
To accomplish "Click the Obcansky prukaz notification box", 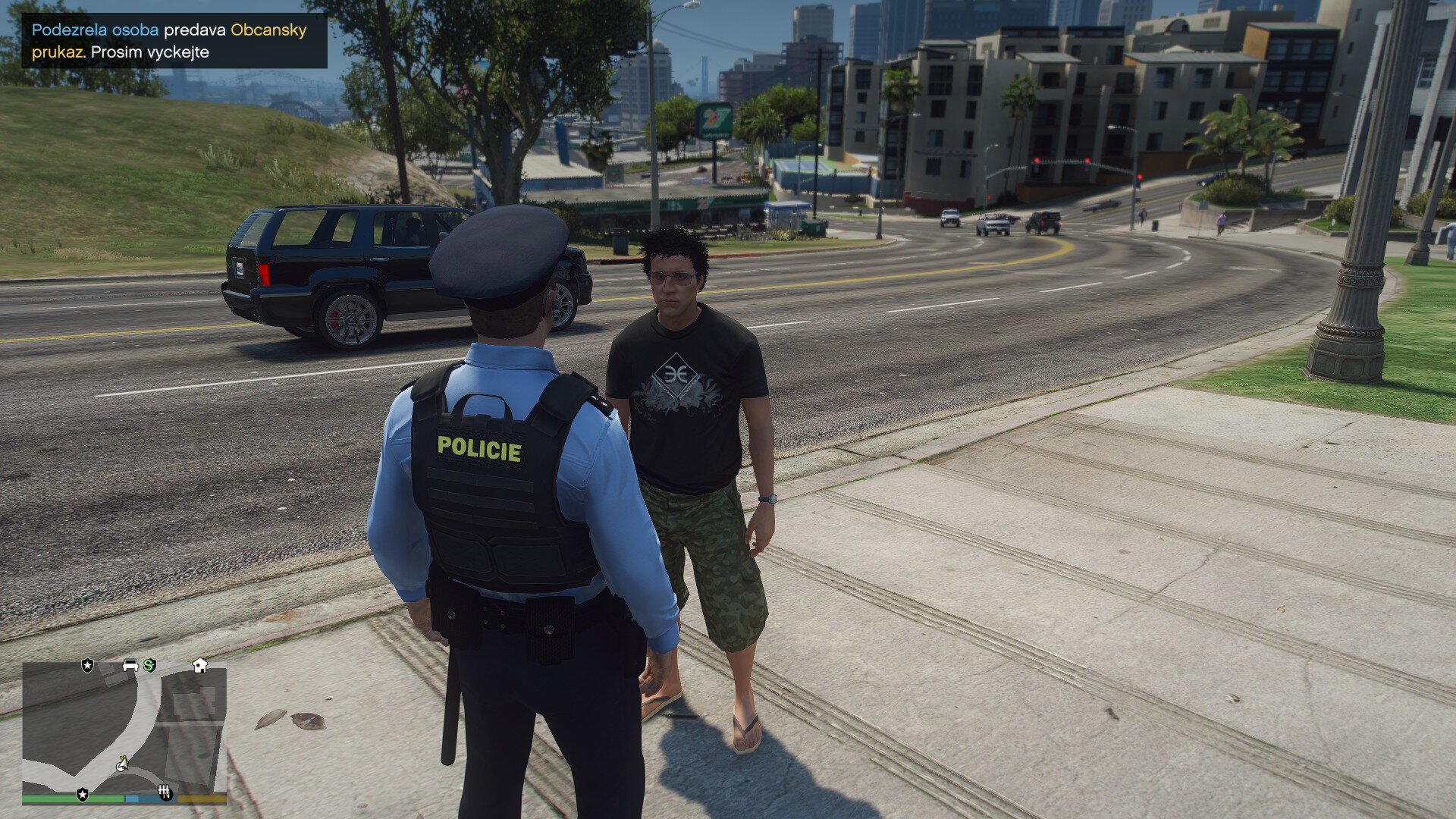I will [x=174, y=41].
